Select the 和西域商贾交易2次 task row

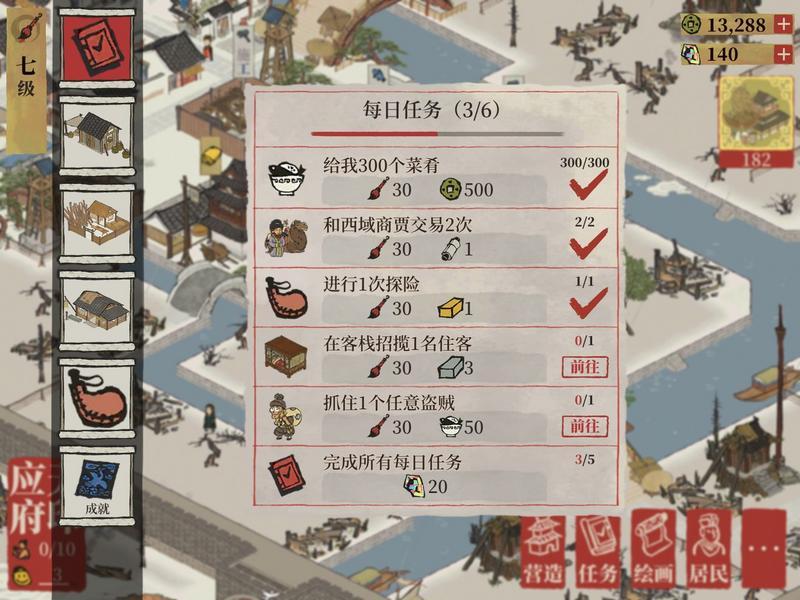tap(435, 238)
